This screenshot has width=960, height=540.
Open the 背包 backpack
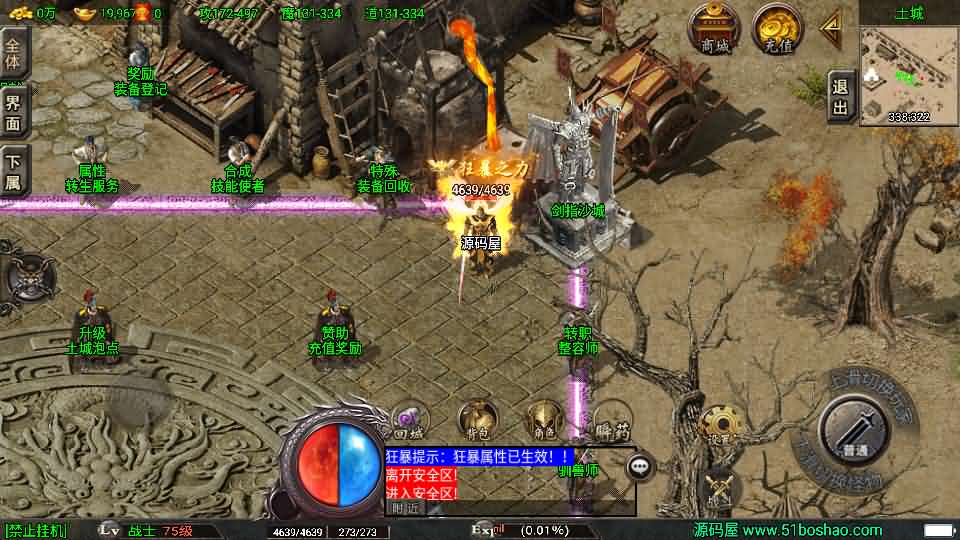(477, 420)
